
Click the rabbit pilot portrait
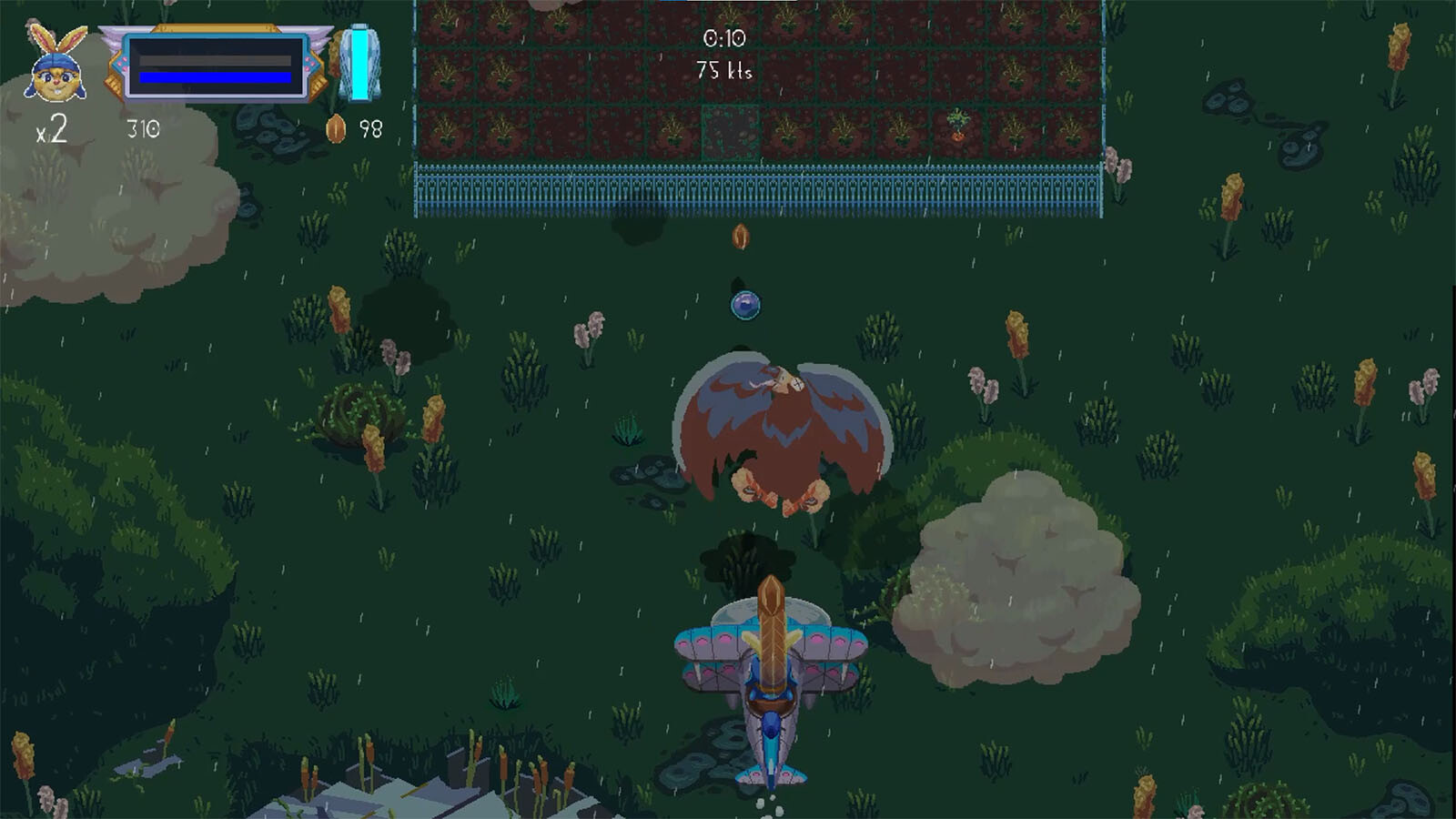click(56, 66)
